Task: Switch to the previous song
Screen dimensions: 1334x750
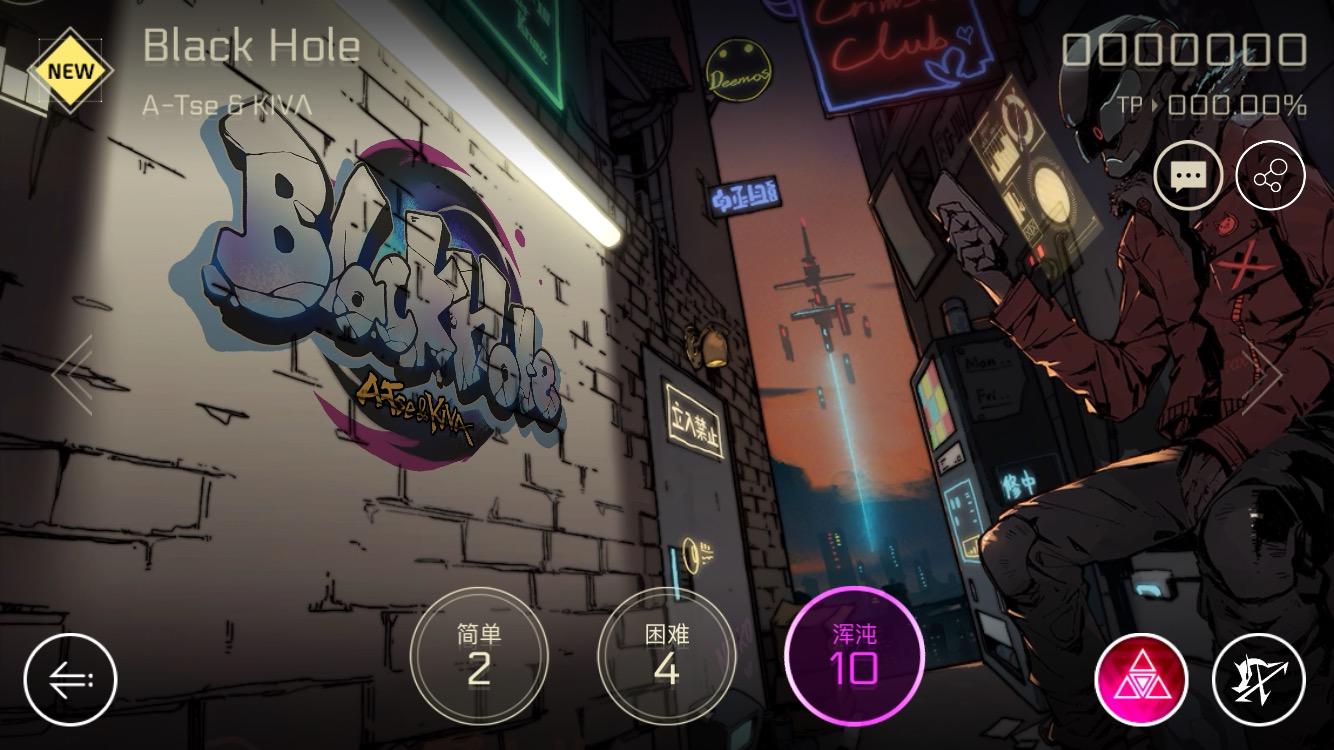Action: tap(73, 375)
